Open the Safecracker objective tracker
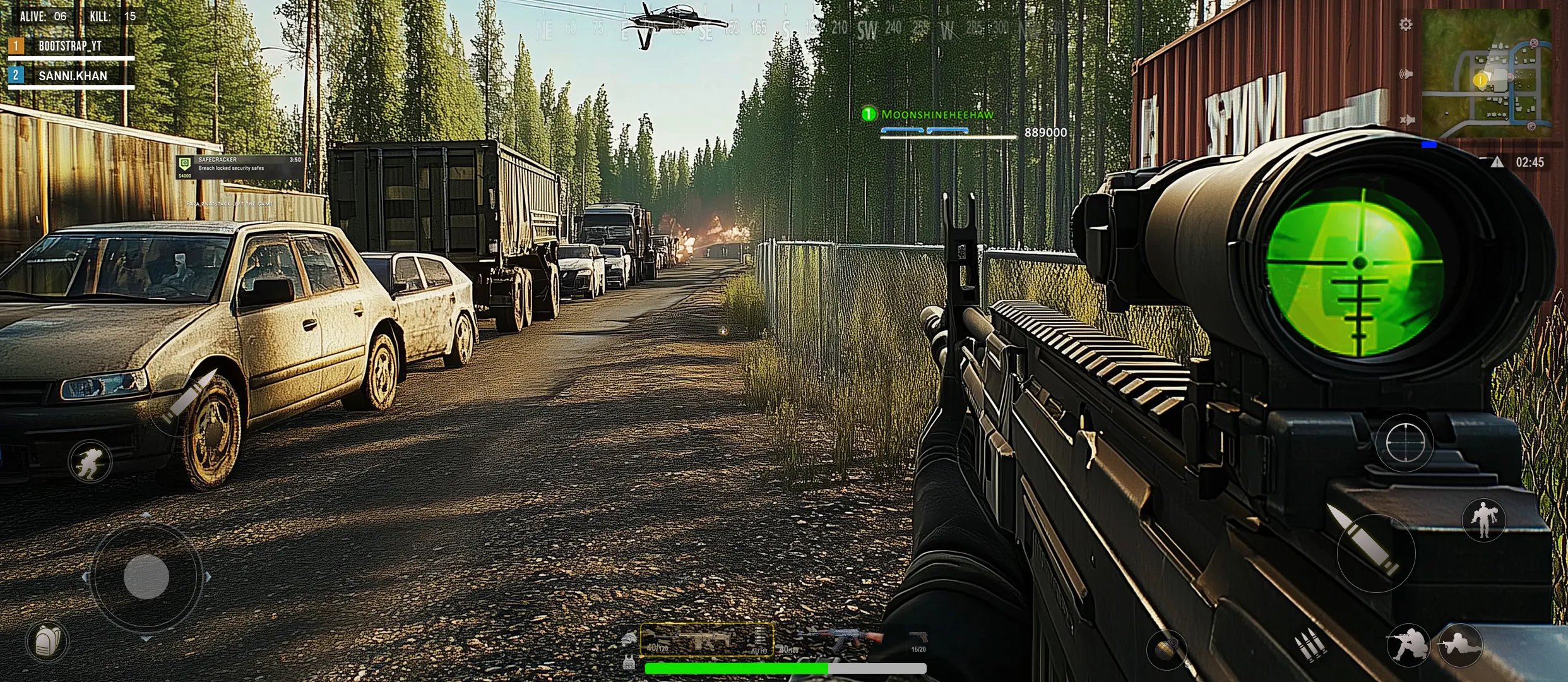This screenshot has width=1568, height=682. [240, 167]
